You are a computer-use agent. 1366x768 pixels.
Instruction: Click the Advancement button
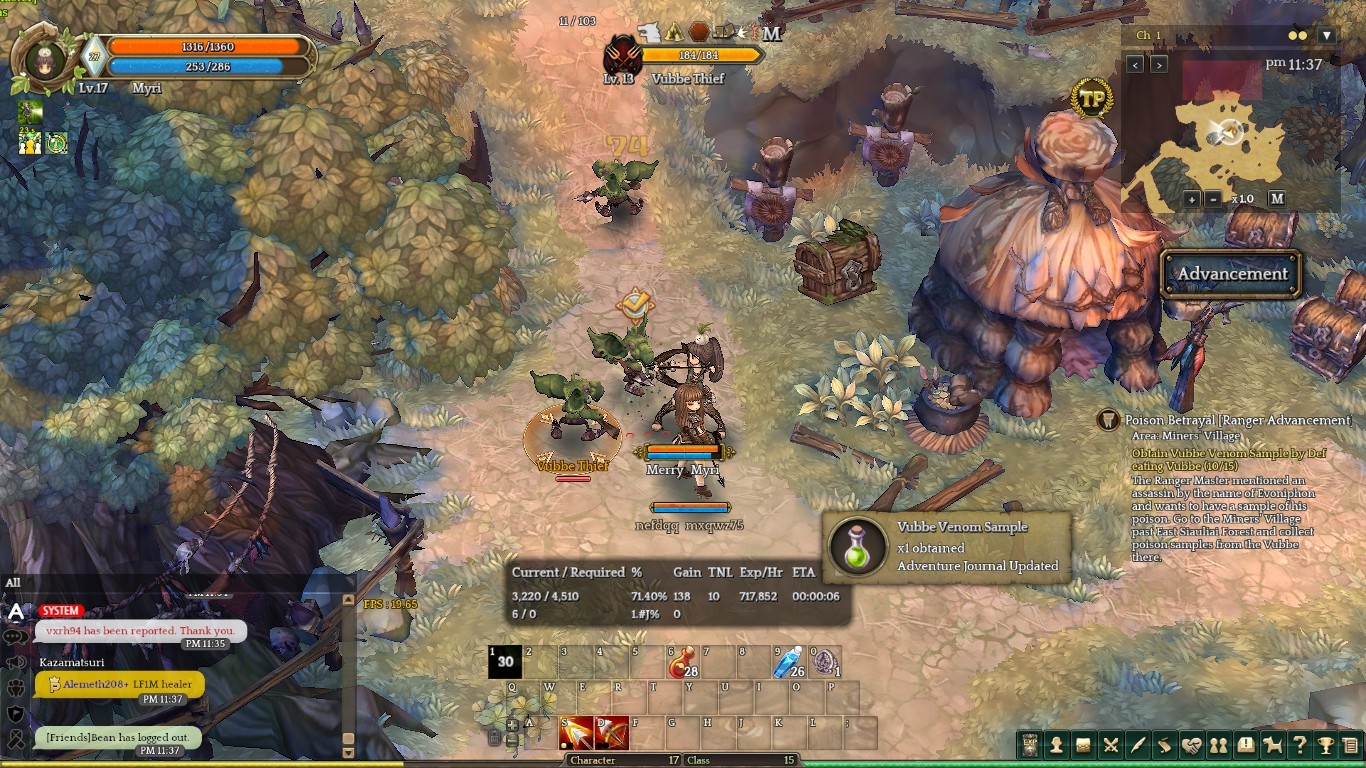coord(1231,274)
